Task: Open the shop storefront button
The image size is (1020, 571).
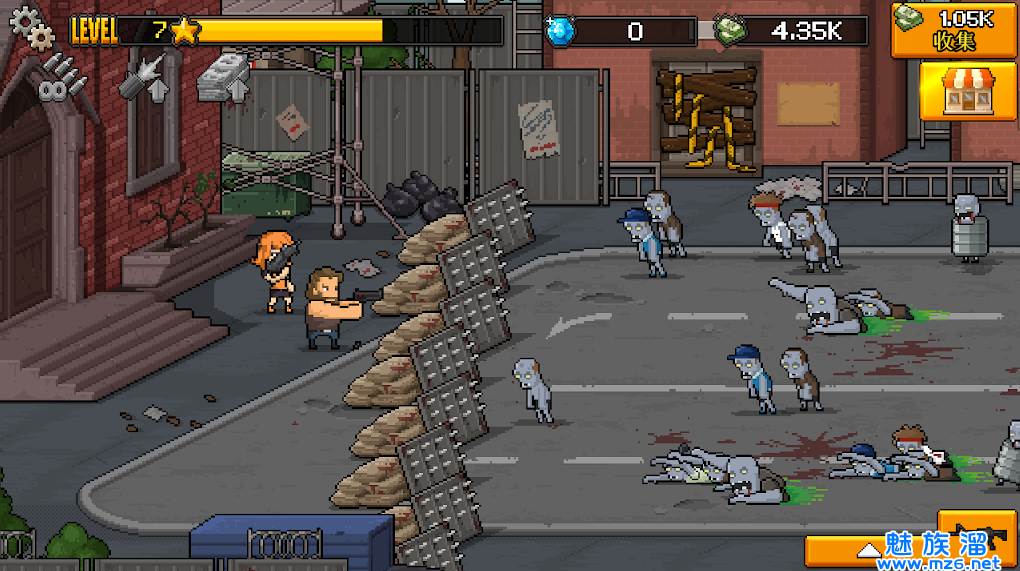Action: (955, 90)
